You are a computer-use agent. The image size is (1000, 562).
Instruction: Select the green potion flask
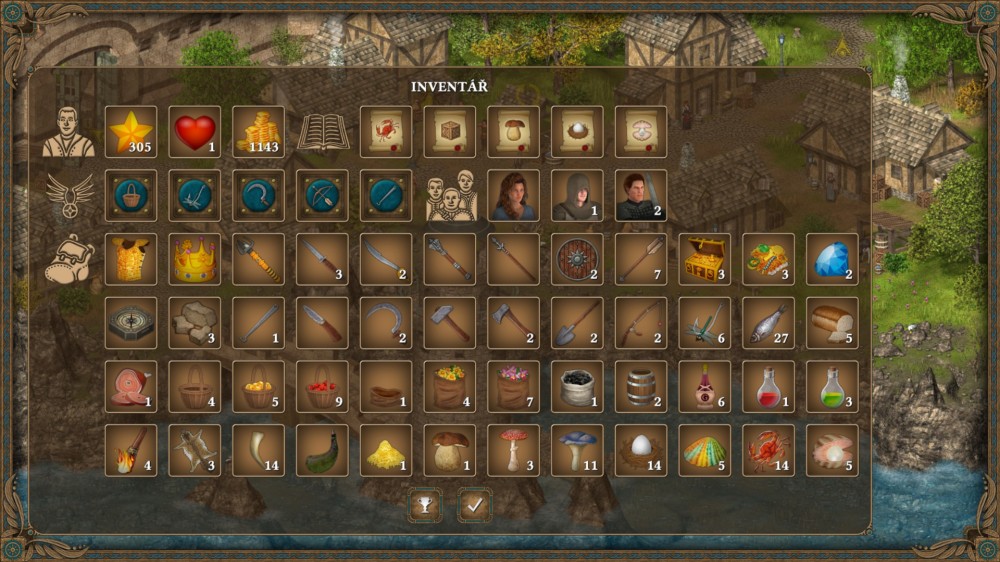832,386
